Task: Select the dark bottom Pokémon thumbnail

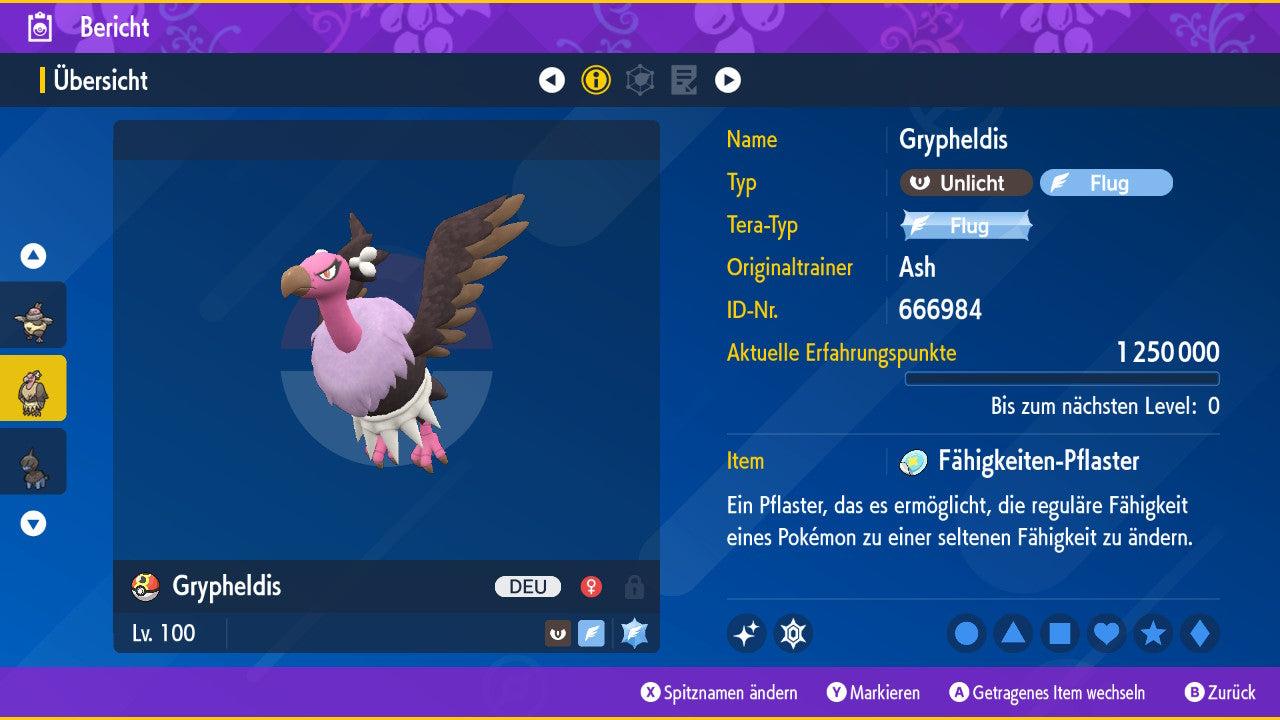Action: (33, 461)
